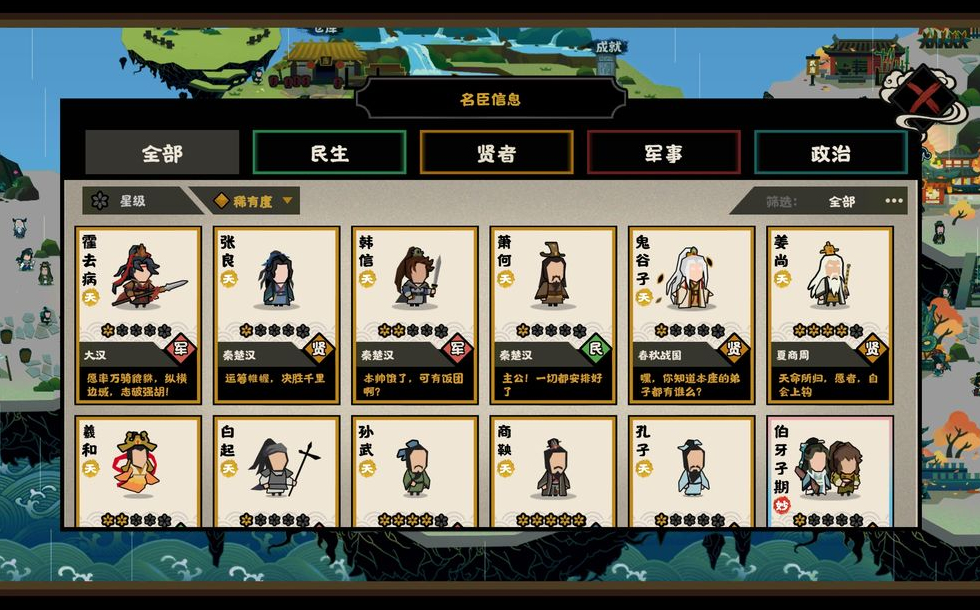The height and width of the screenshot is (610, 980).
Task: Switch to the 全部 tab
Action: tap(162, 153)
